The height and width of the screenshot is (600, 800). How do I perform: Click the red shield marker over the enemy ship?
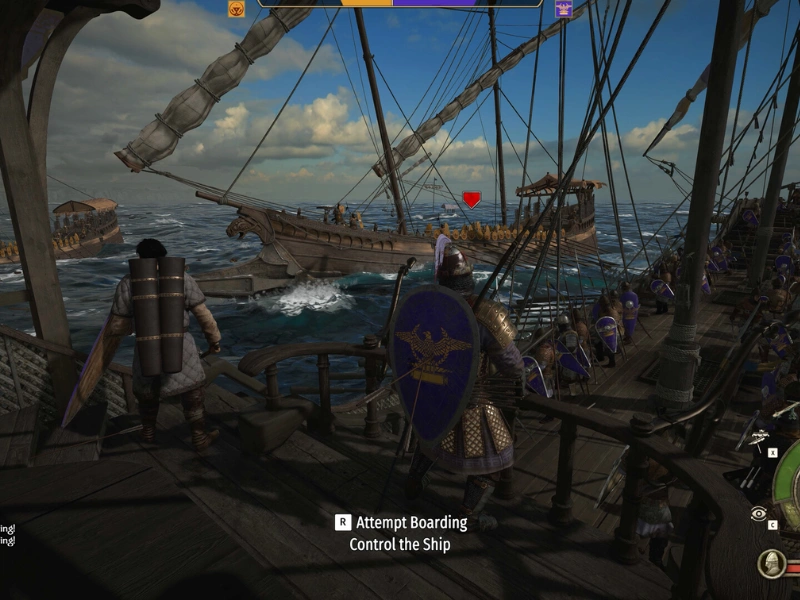point(471,199)
